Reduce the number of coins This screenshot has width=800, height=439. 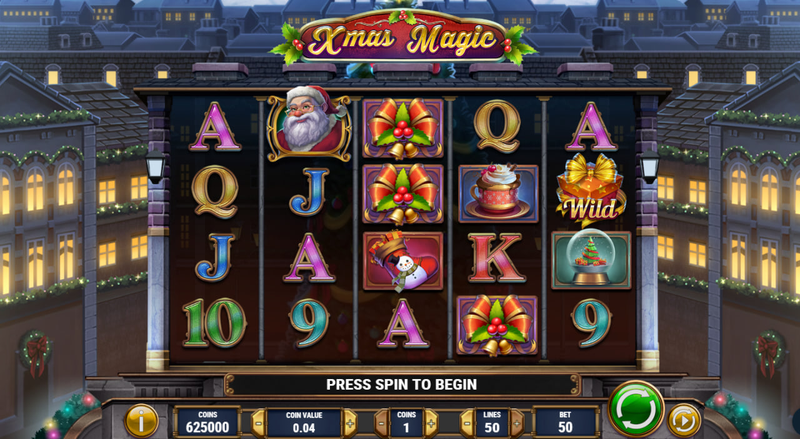tap(383, 422)
